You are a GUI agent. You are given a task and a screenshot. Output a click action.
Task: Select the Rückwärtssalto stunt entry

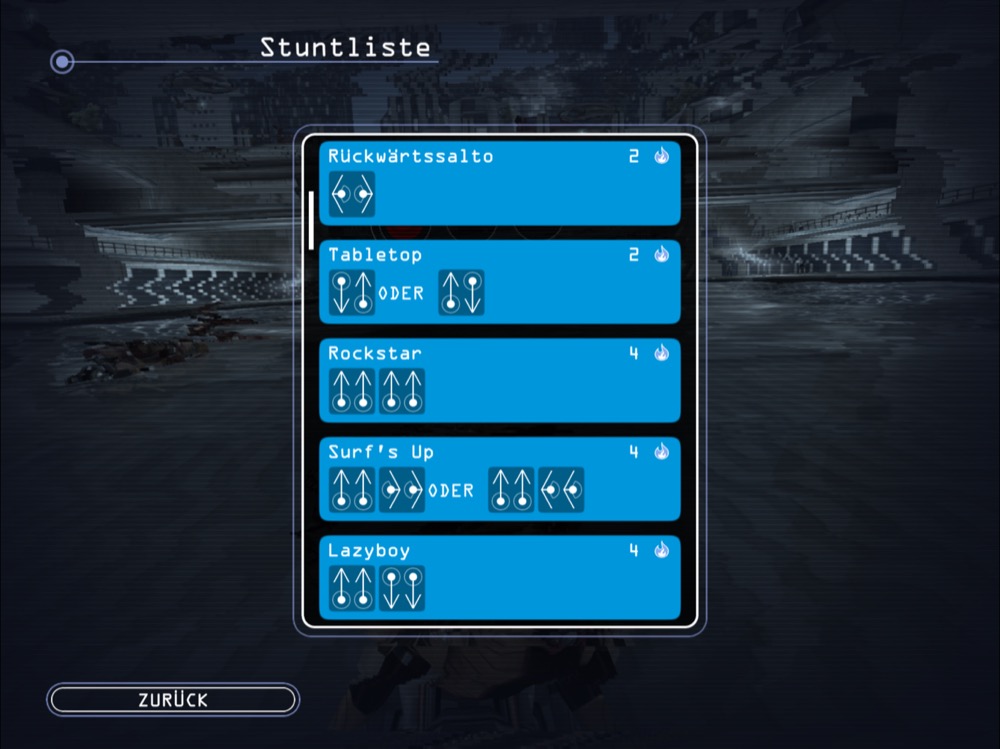coord(500,183)
